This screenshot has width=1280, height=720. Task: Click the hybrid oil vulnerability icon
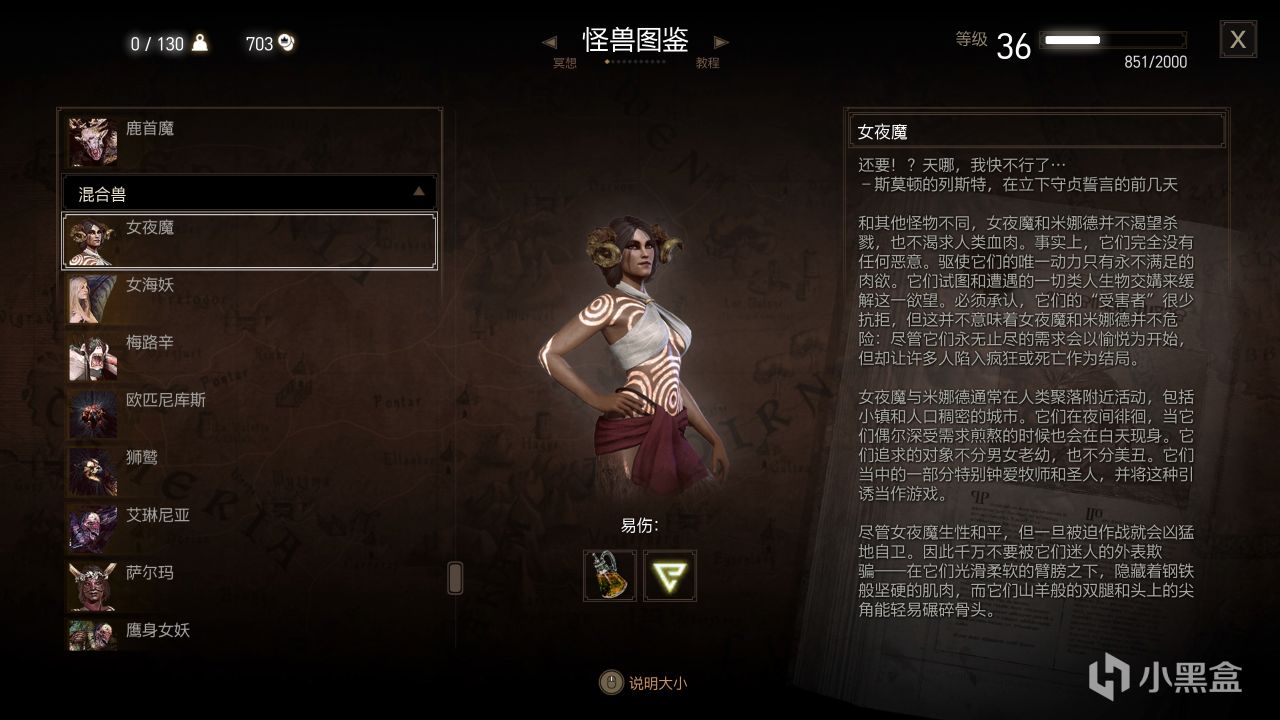click(x=610, y=575)
